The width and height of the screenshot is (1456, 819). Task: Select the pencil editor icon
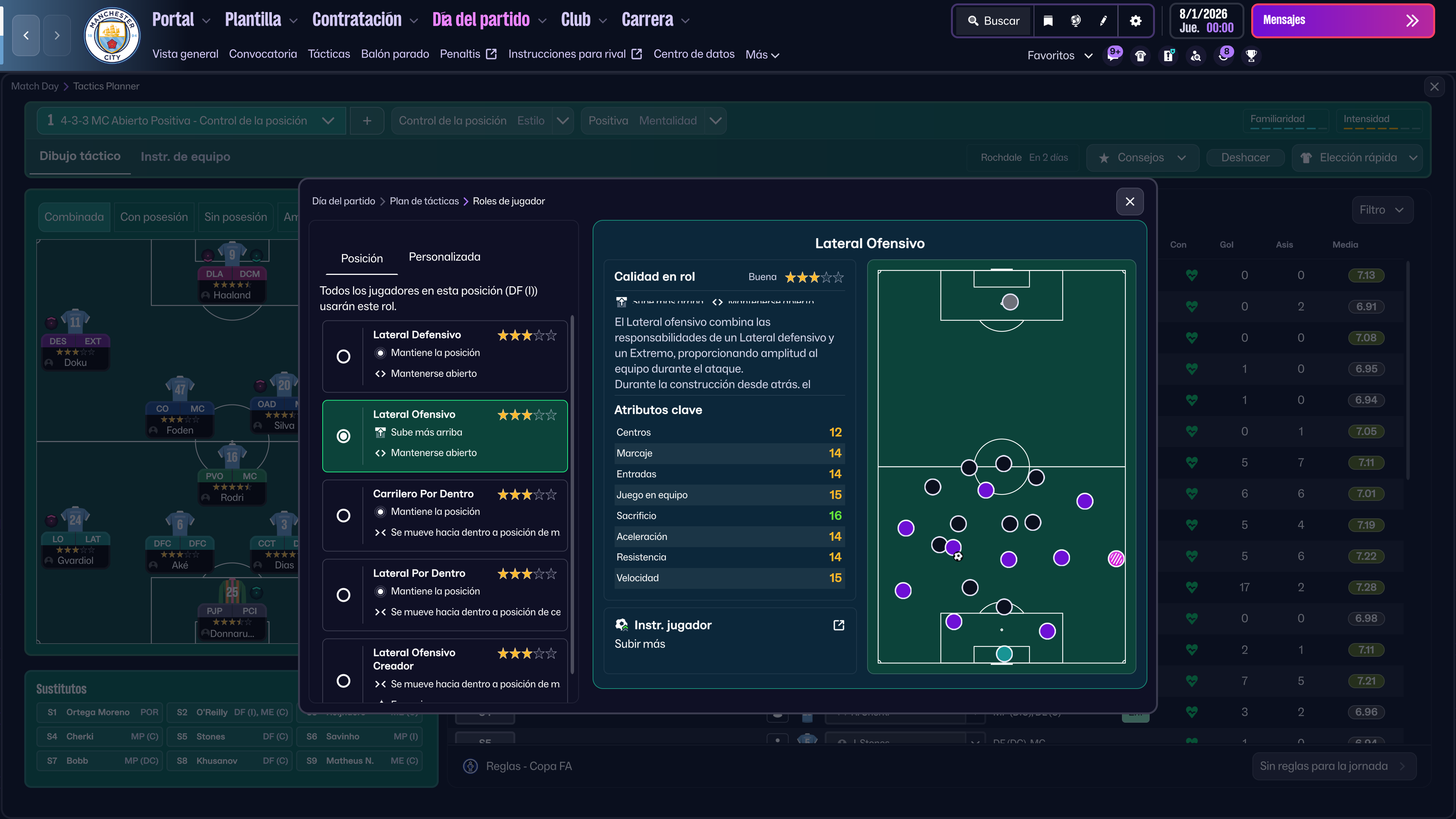point(1103,20)
